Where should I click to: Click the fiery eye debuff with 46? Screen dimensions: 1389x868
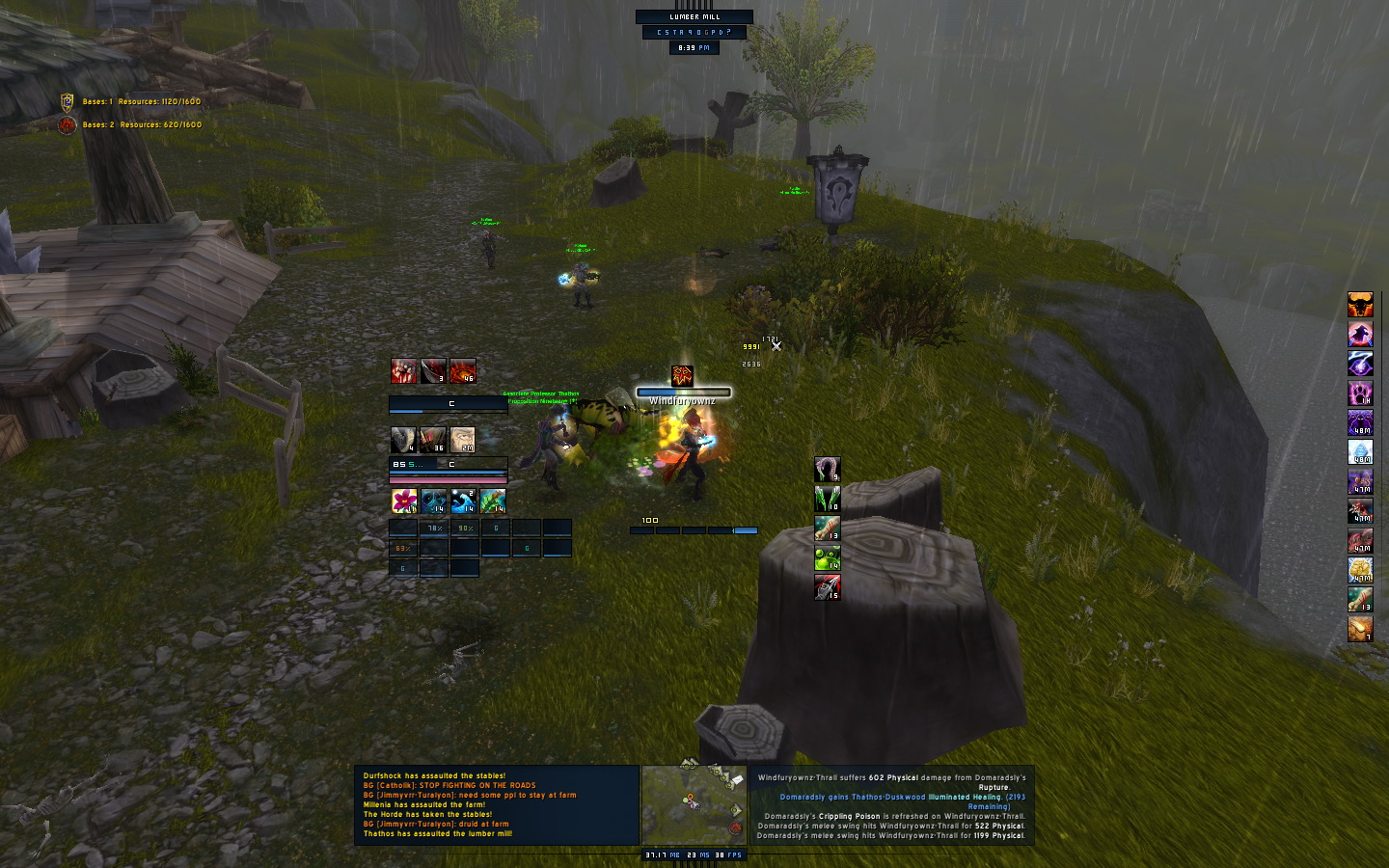tap(463, 370)
